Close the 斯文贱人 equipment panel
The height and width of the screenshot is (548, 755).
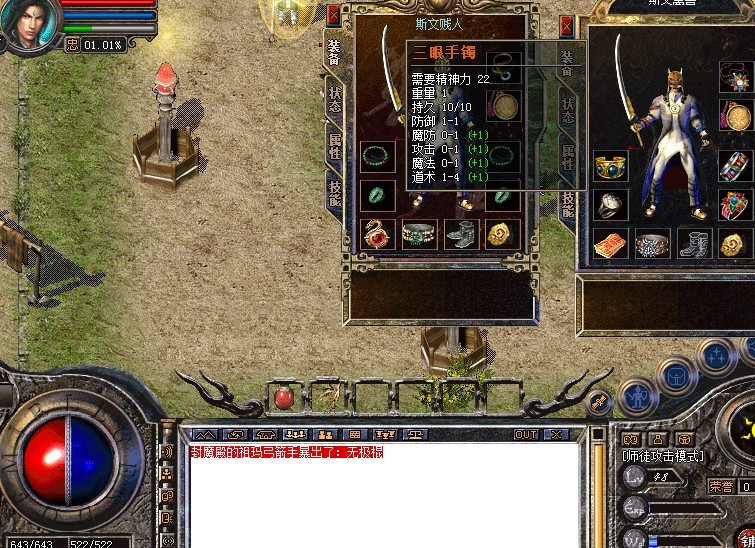(333, 15)
